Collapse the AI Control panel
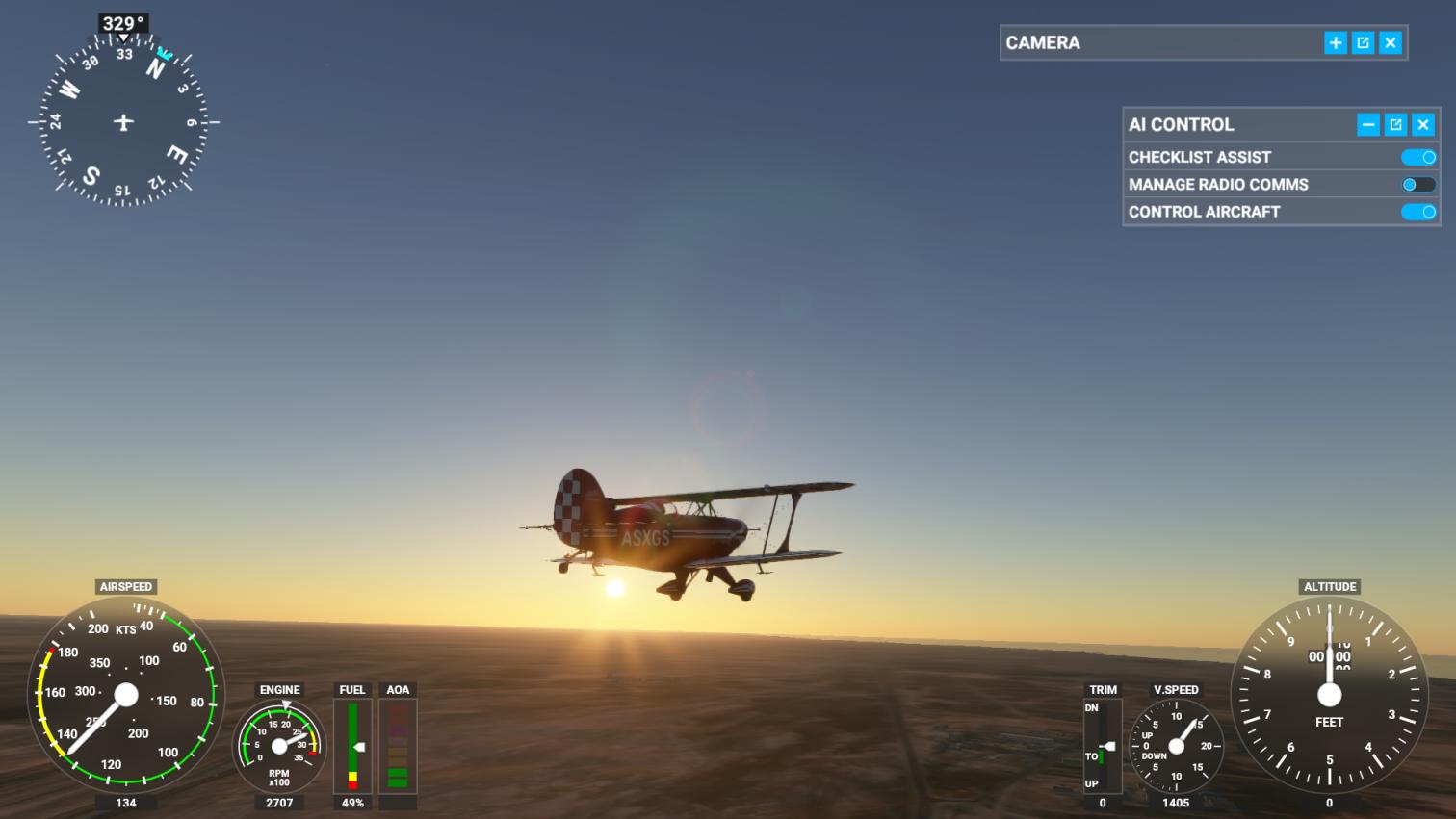Viewport: 1456px width, 819px height. click(1368, 124)
